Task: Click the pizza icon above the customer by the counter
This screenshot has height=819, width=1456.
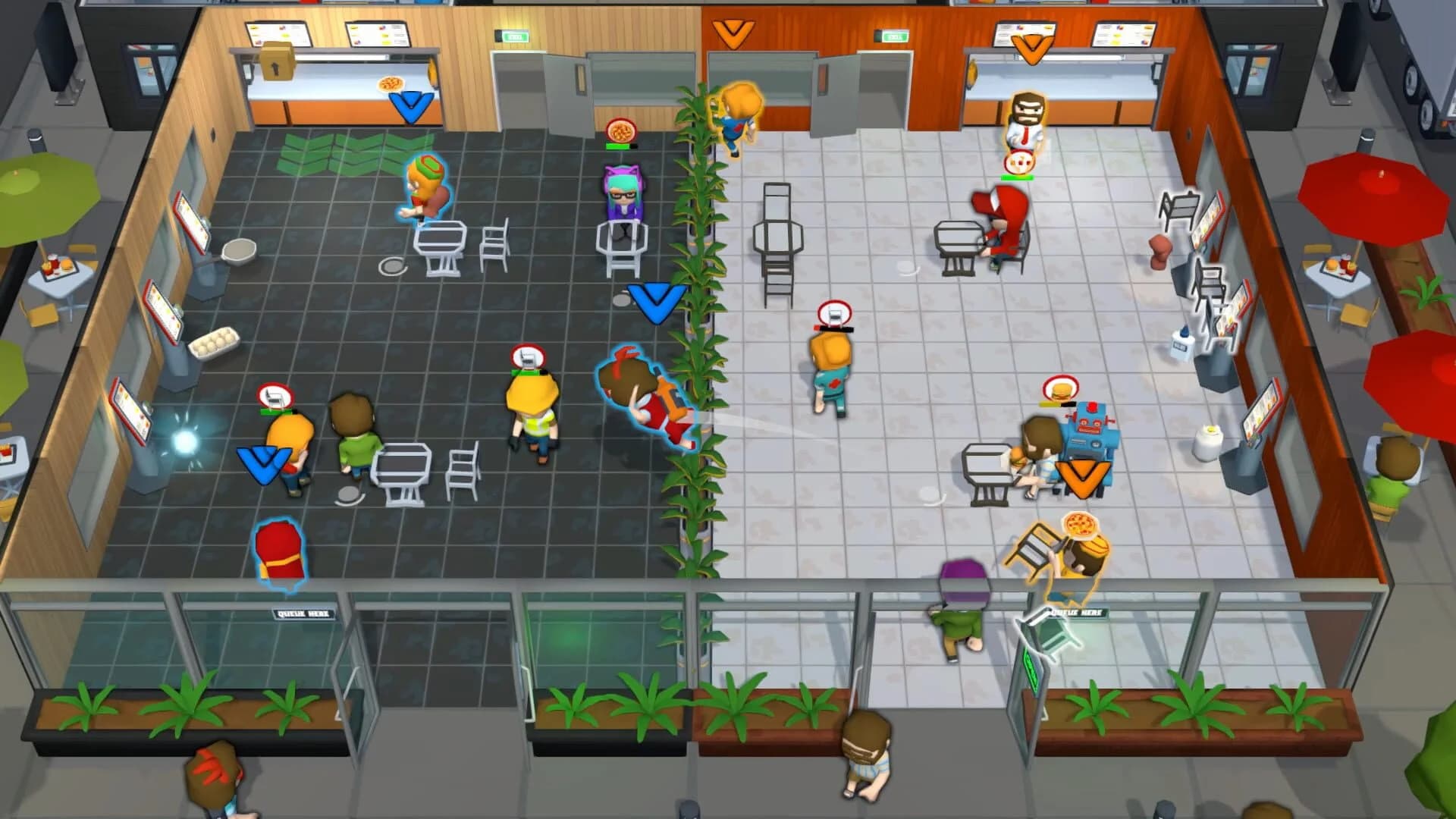Action: pyautogui.click(x=390, y=83)
